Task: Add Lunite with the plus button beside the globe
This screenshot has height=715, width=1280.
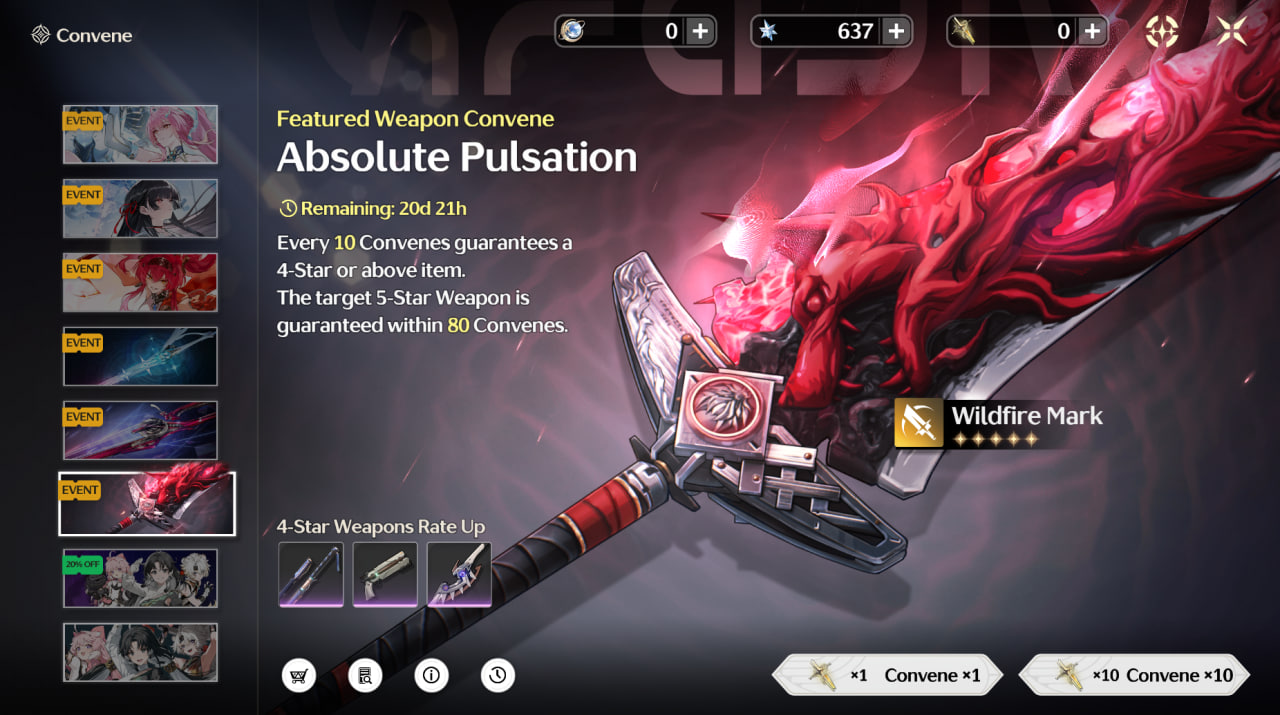Action: coord(700,32)
